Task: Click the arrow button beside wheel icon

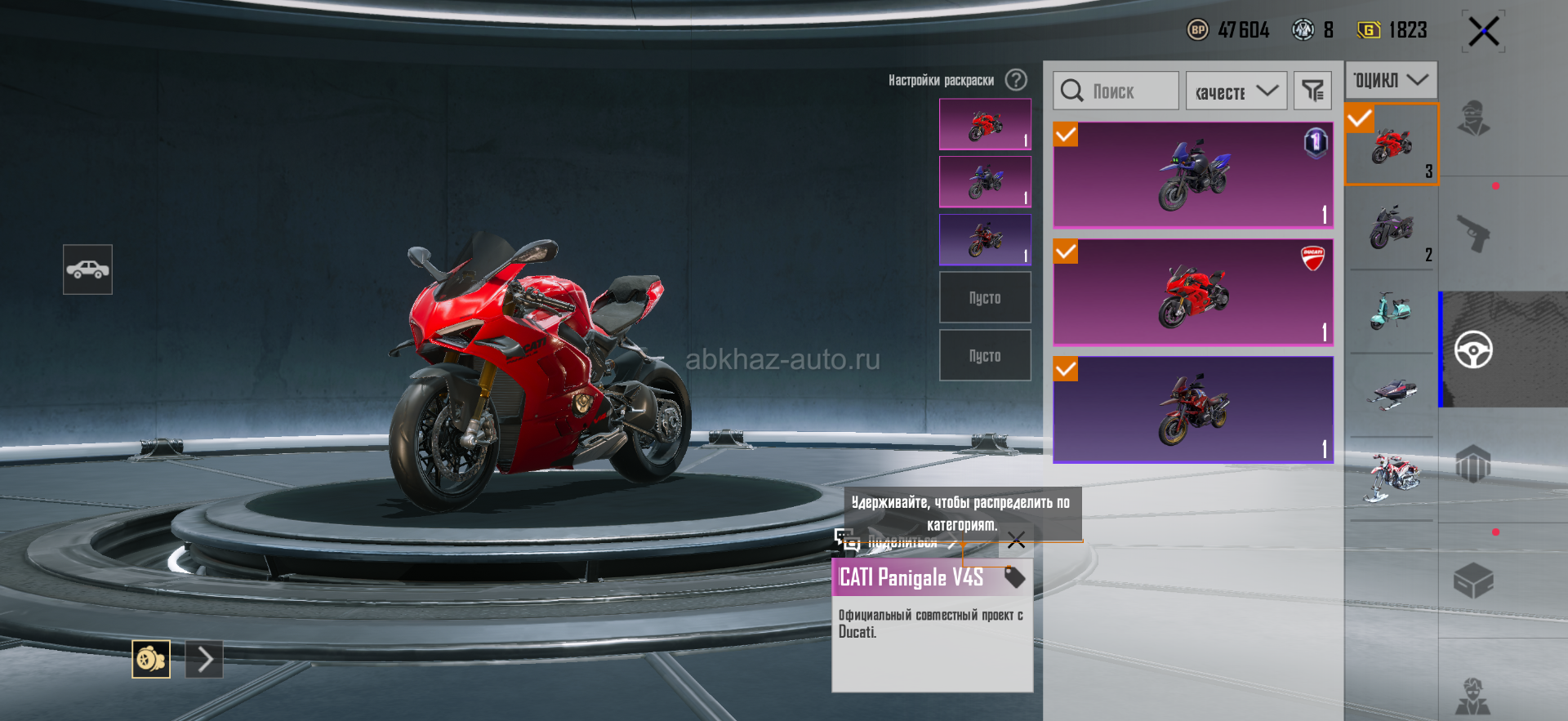Action: pos(204,659)
